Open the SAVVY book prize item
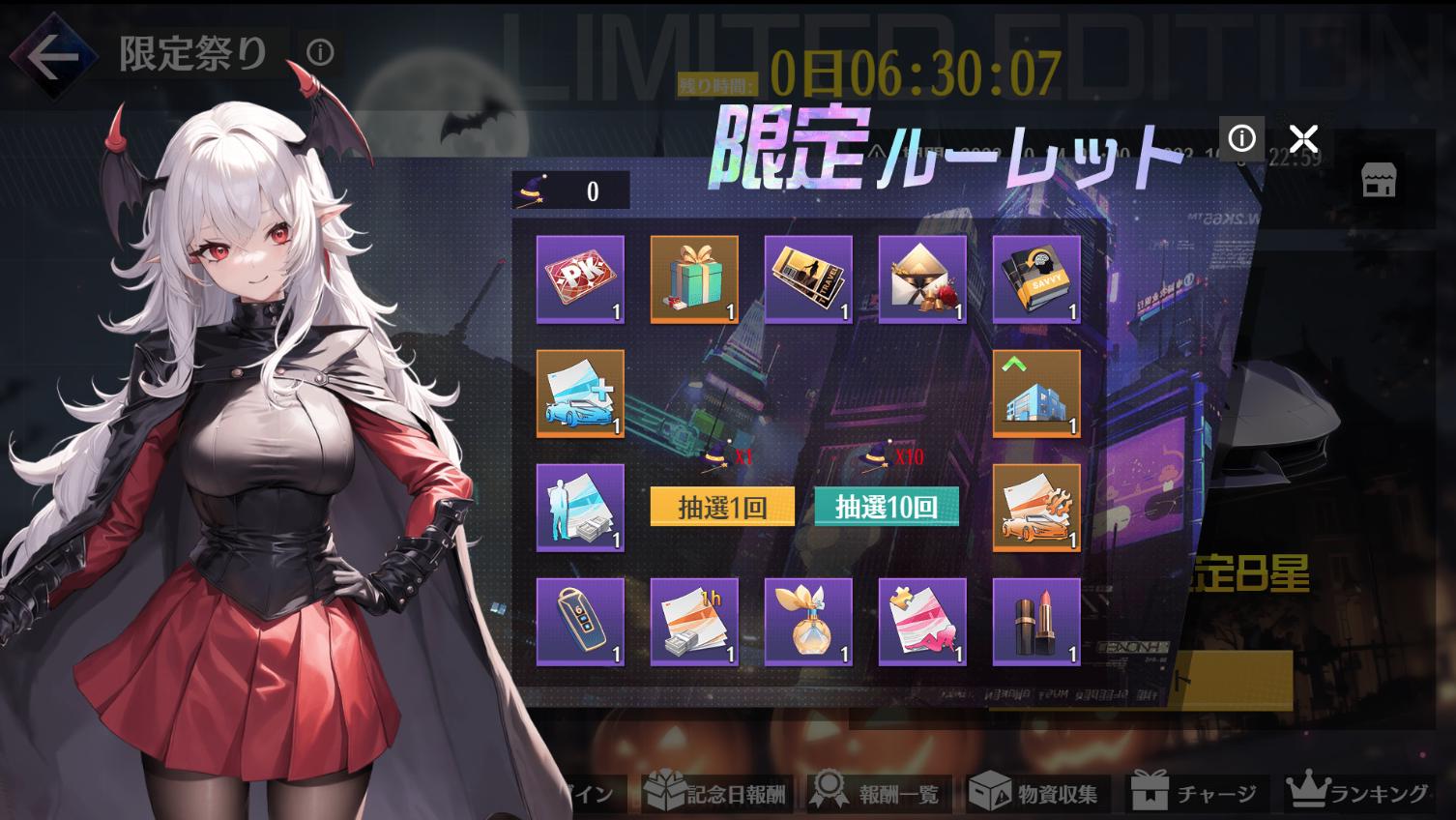The width and height of the screenshot is (1456, 820). 1035,279
